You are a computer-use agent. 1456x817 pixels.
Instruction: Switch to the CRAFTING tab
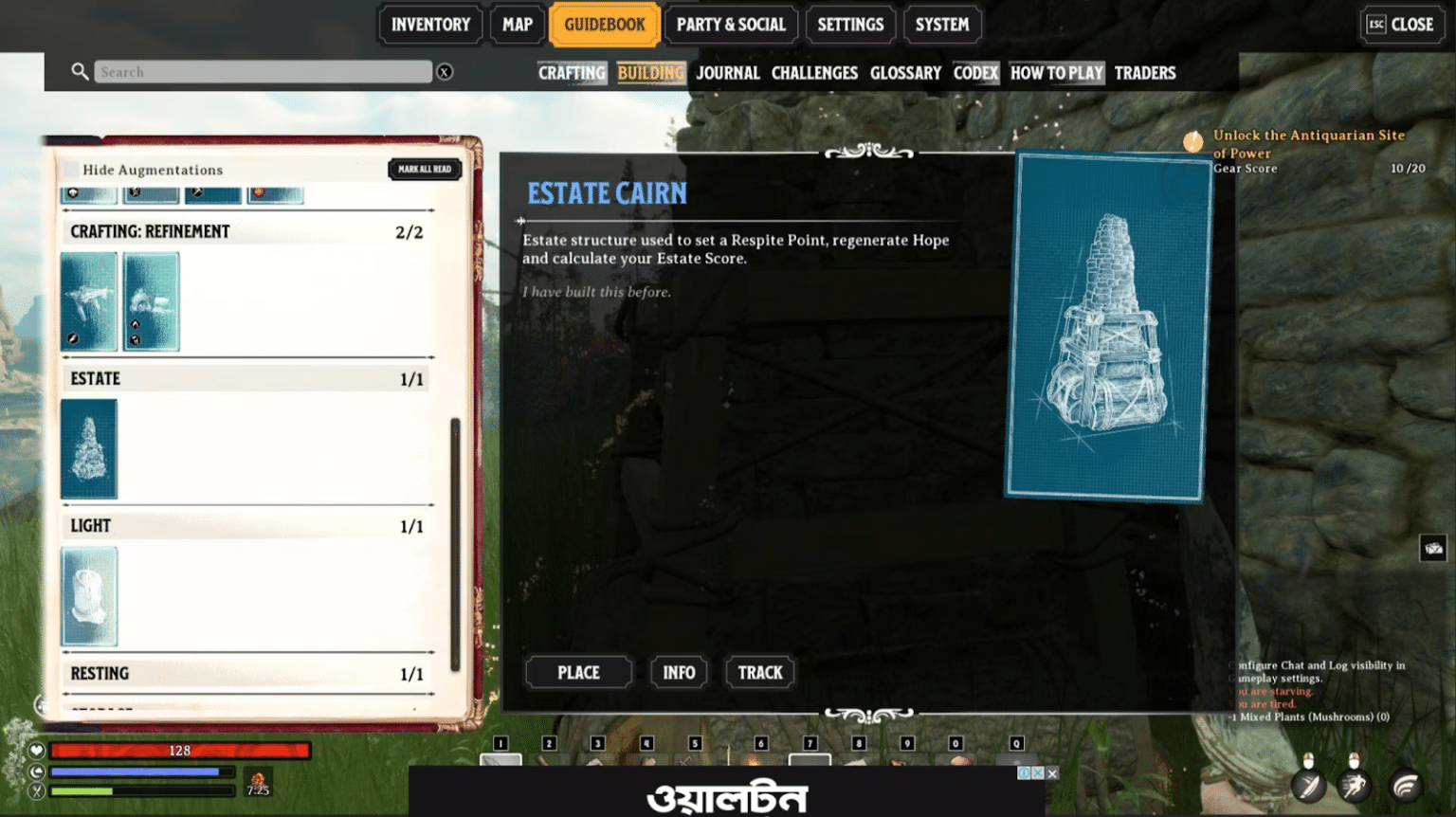tap(571, 72)
